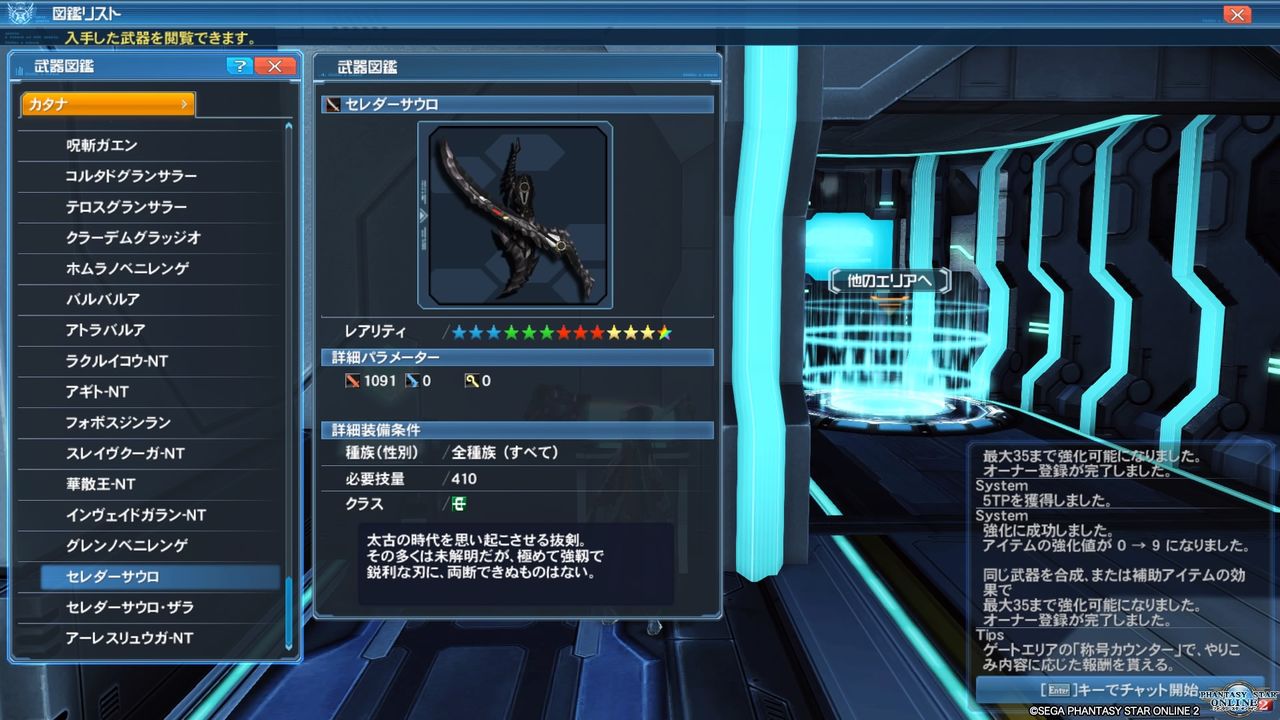The width and height of the screenshot is (1280, 720).
Task: Click the katana icon next to セレダーサウロ title
Action: pos(331,102)
